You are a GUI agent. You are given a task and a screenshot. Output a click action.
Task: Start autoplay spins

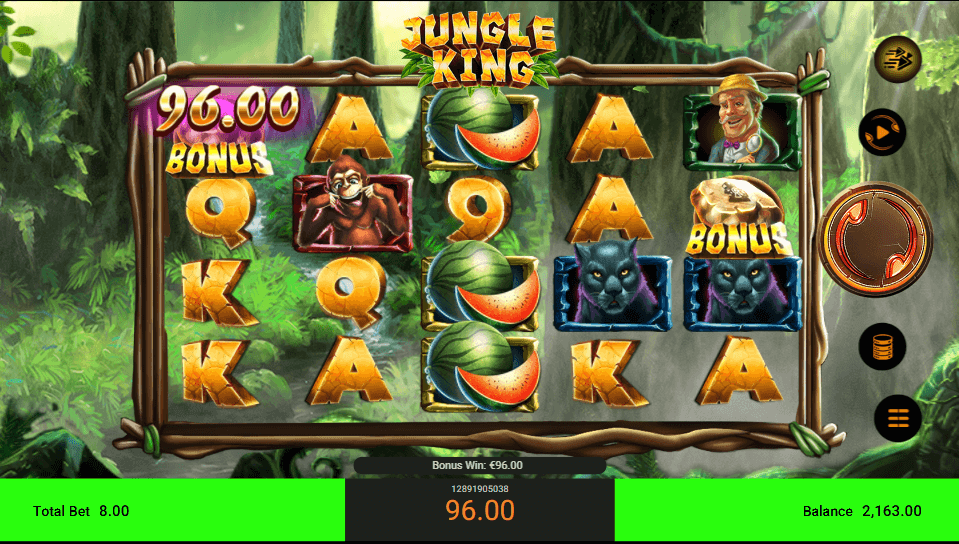(882, 133)
